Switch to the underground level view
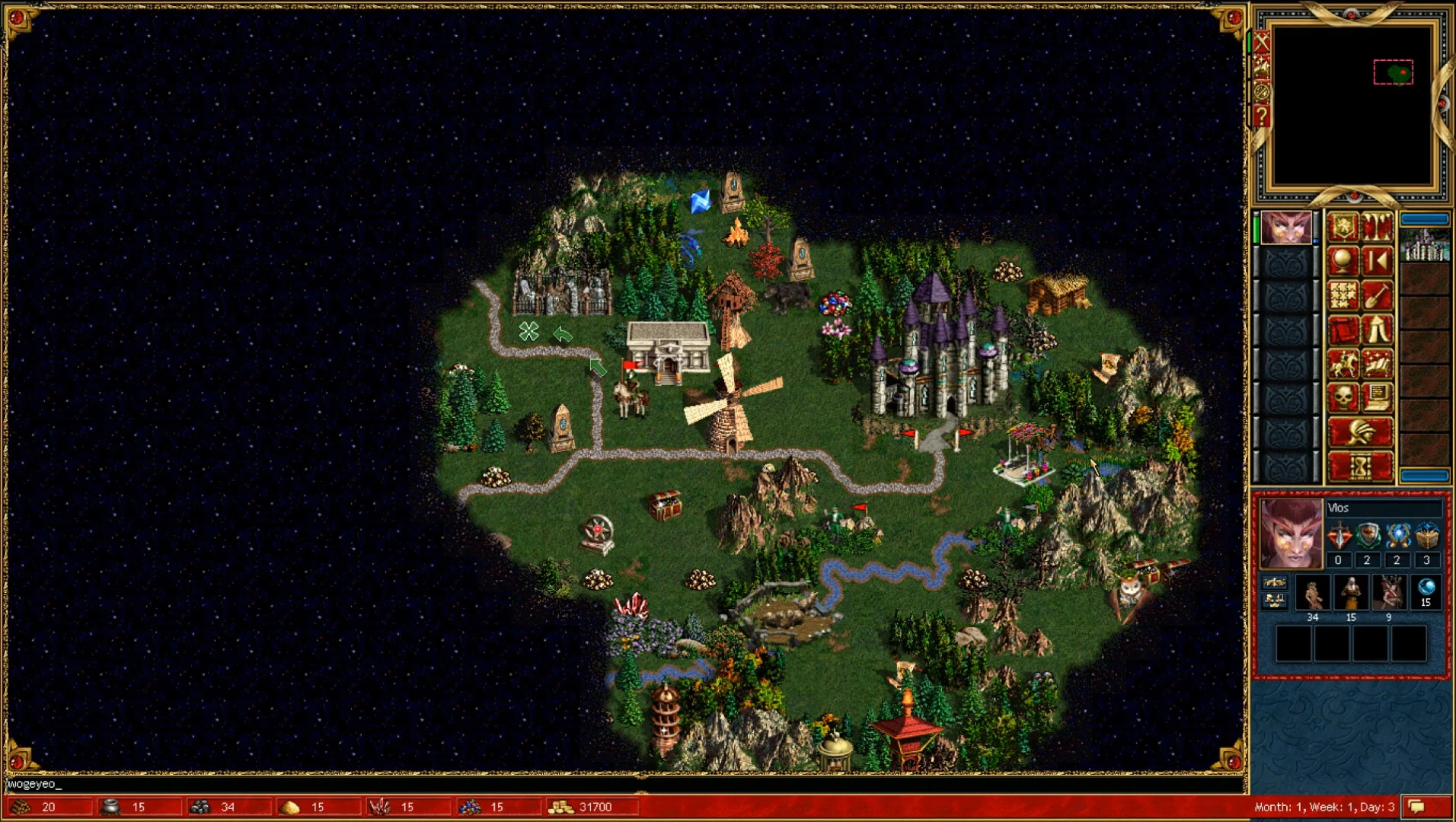 [1376, 225]
